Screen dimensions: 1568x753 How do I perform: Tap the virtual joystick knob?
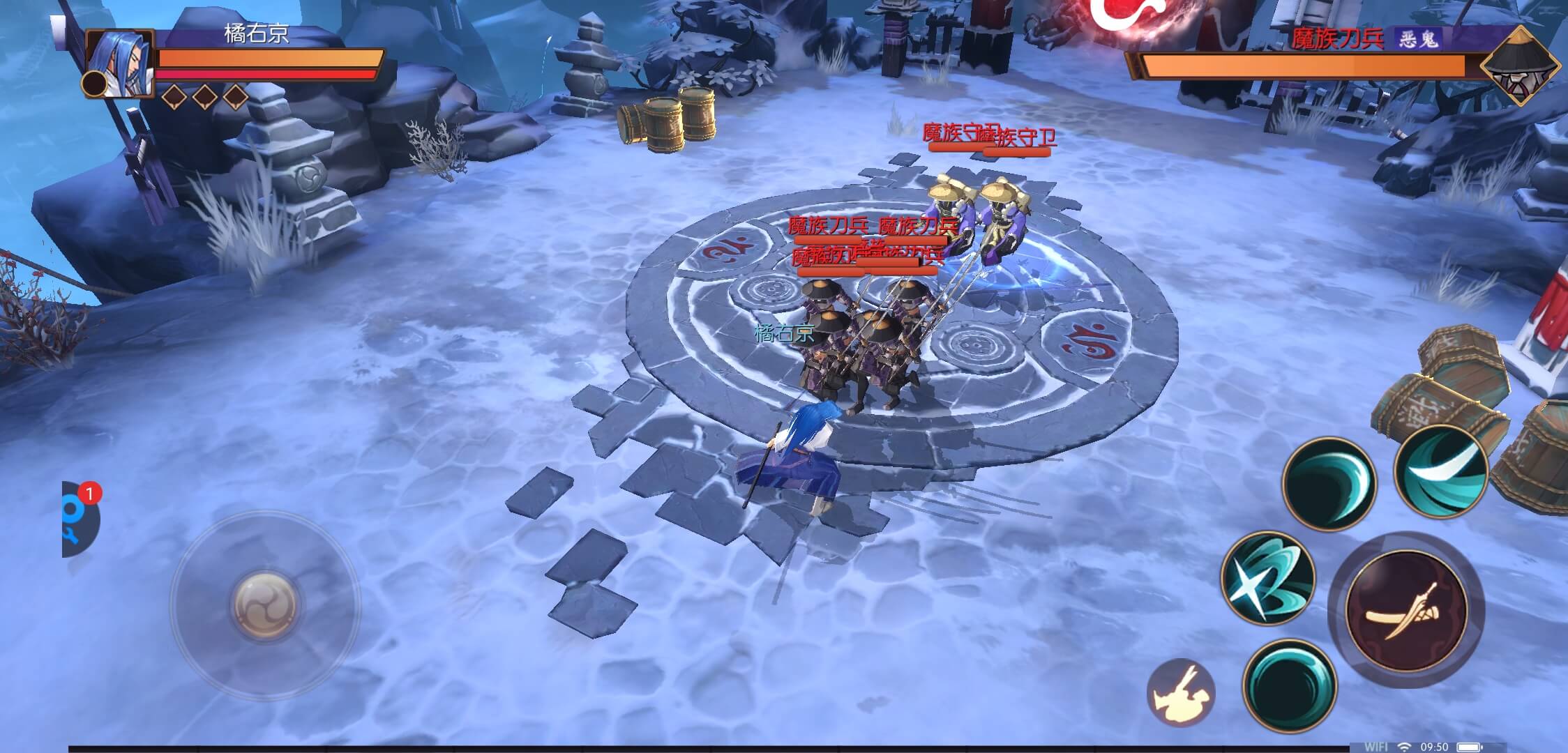[x=266, y=605]
